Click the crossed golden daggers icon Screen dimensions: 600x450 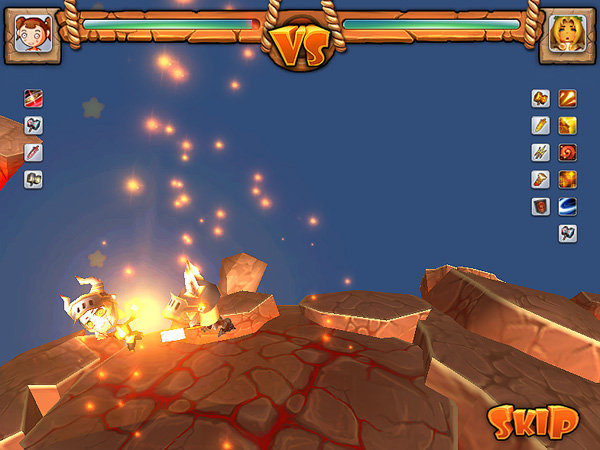pyautogui.click(x=541, y=152)
